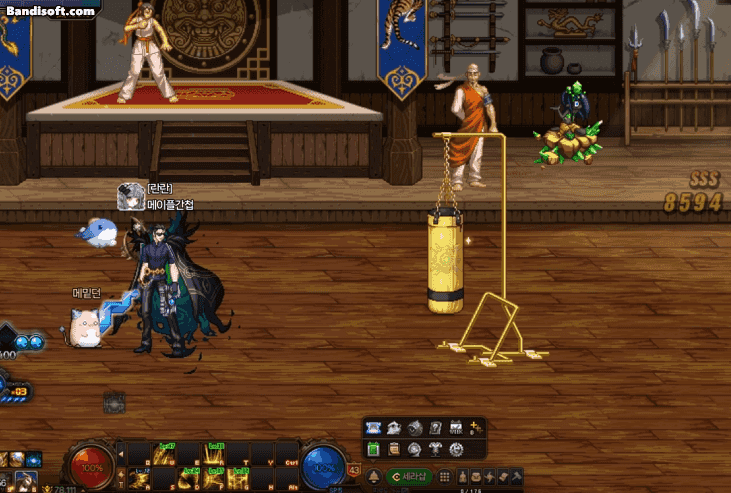The image size is (731, 493).
Task: Click the eye emblem icon in popup
Action: [x=414, y=428]
